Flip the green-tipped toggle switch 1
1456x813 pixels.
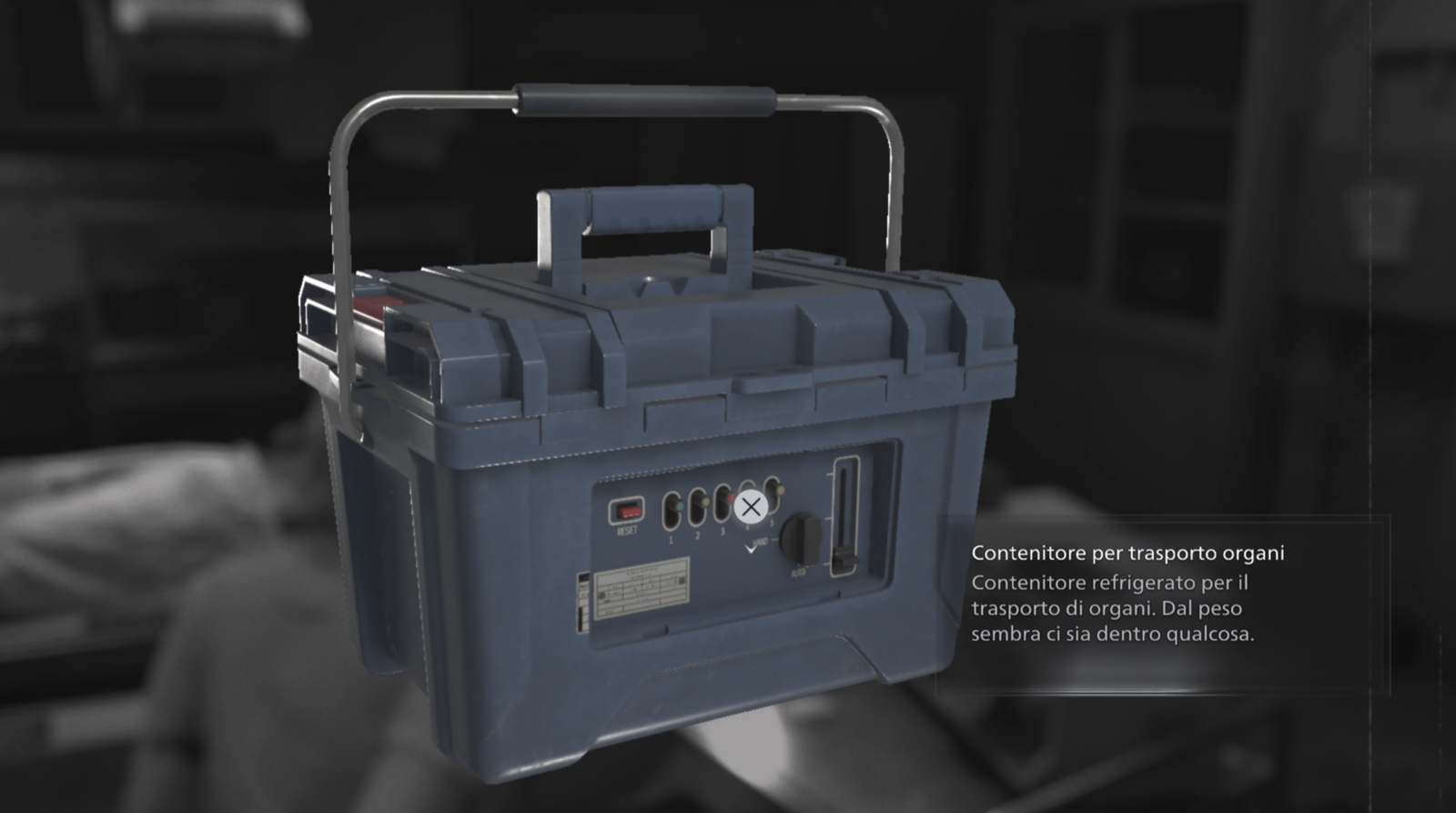pos(680,506)
